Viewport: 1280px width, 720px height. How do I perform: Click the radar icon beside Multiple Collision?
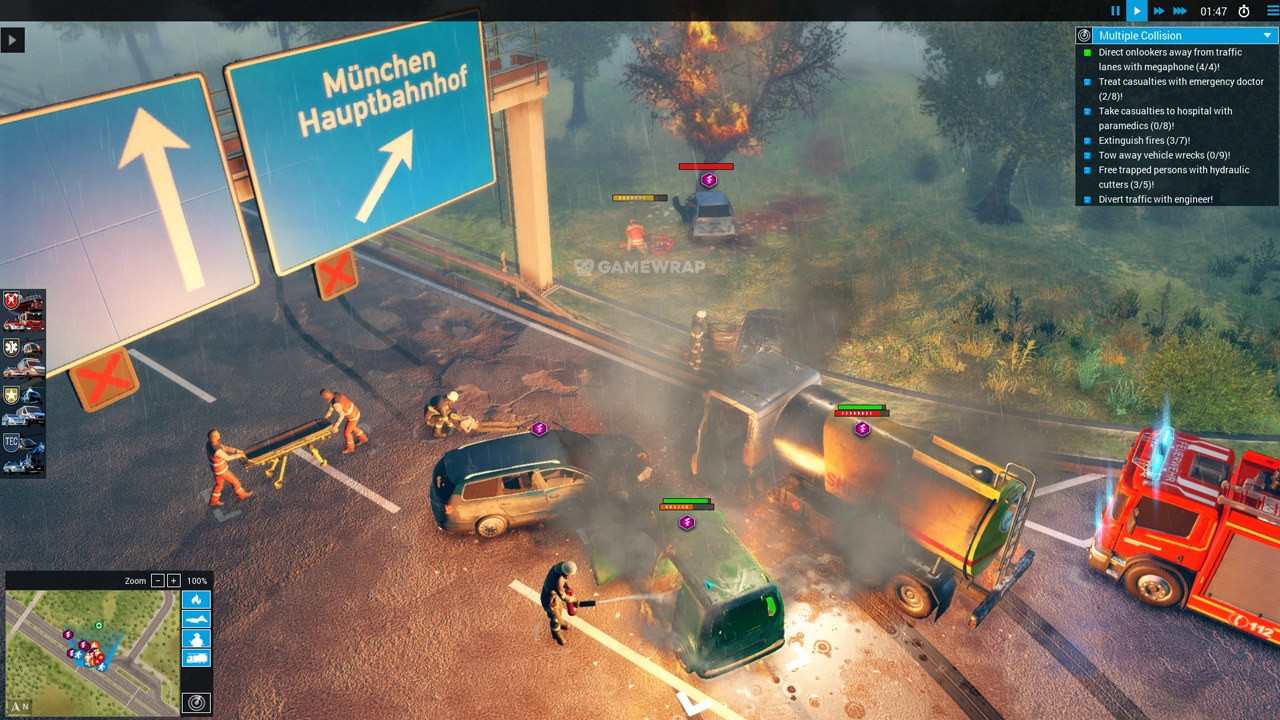tap(1085, 36)
